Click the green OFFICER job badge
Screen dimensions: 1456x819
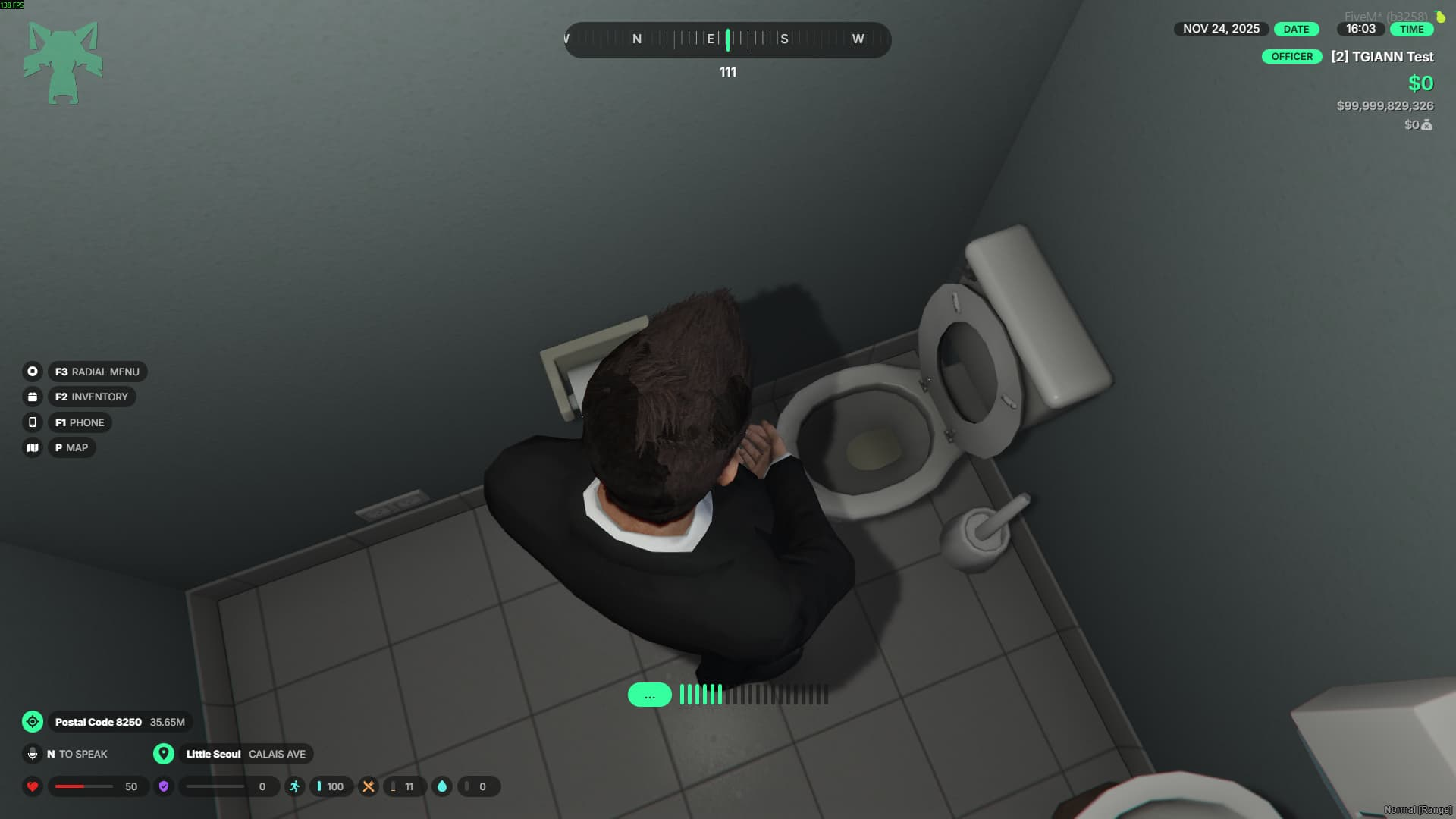tap(1291, 57)
